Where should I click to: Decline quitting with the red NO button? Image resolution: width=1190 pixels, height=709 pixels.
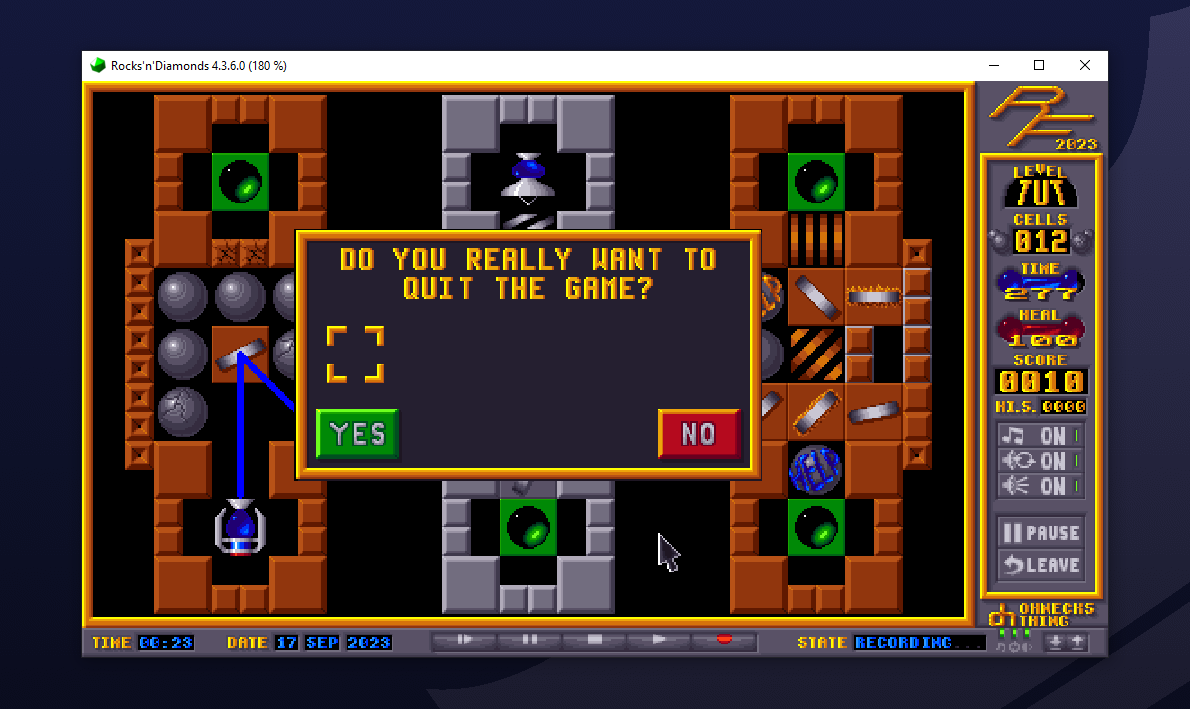699,434
